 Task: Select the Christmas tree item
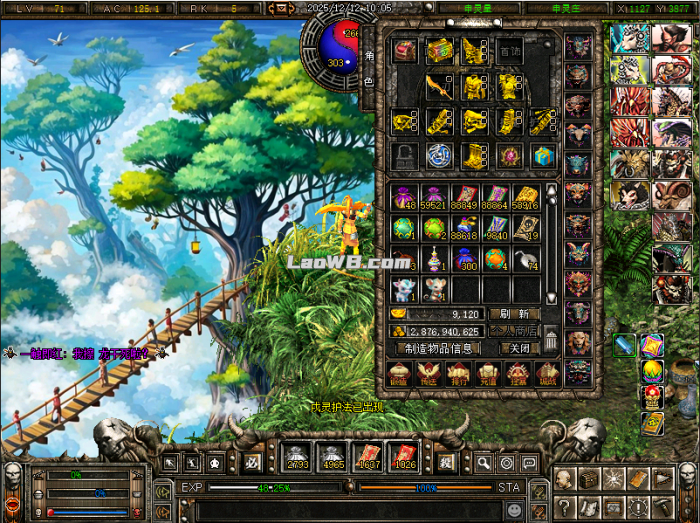tap(435, 259)
